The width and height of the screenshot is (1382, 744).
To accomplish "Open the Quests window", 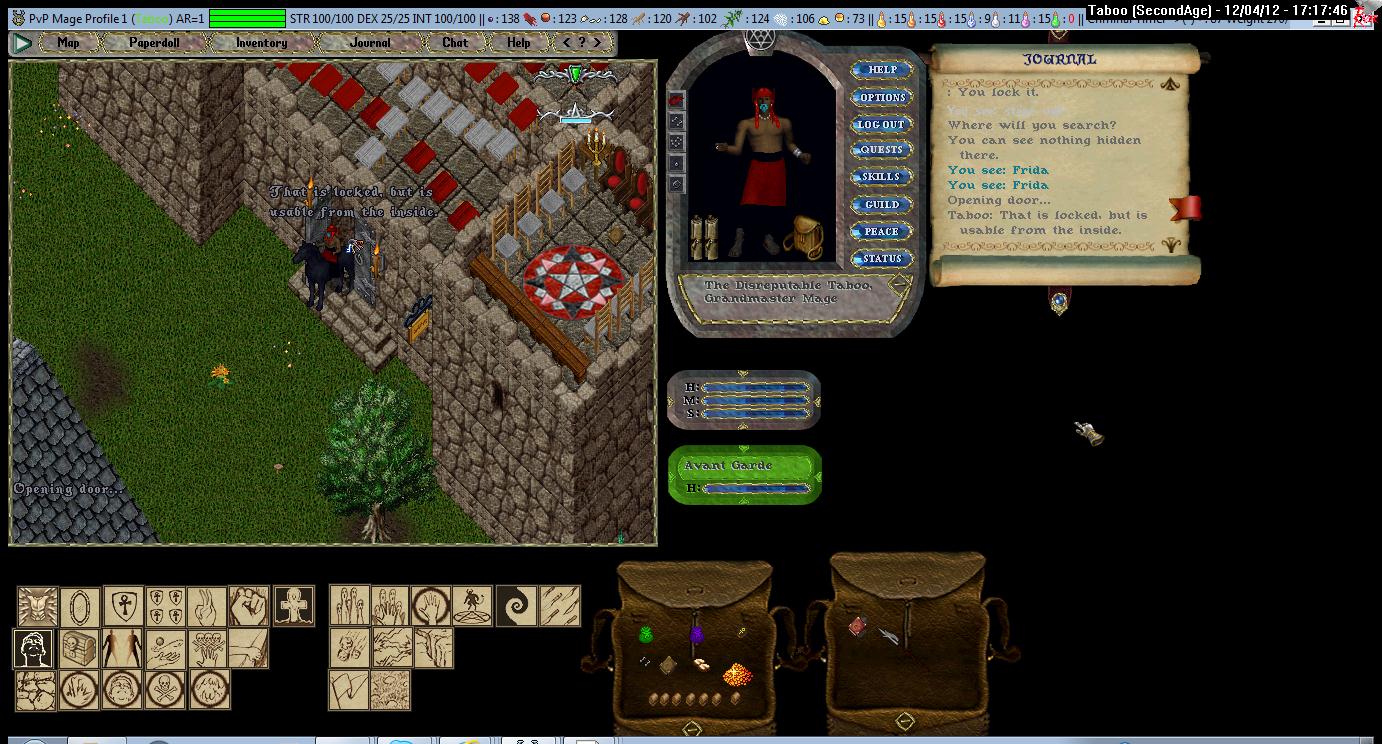I will tap(881, 150).
